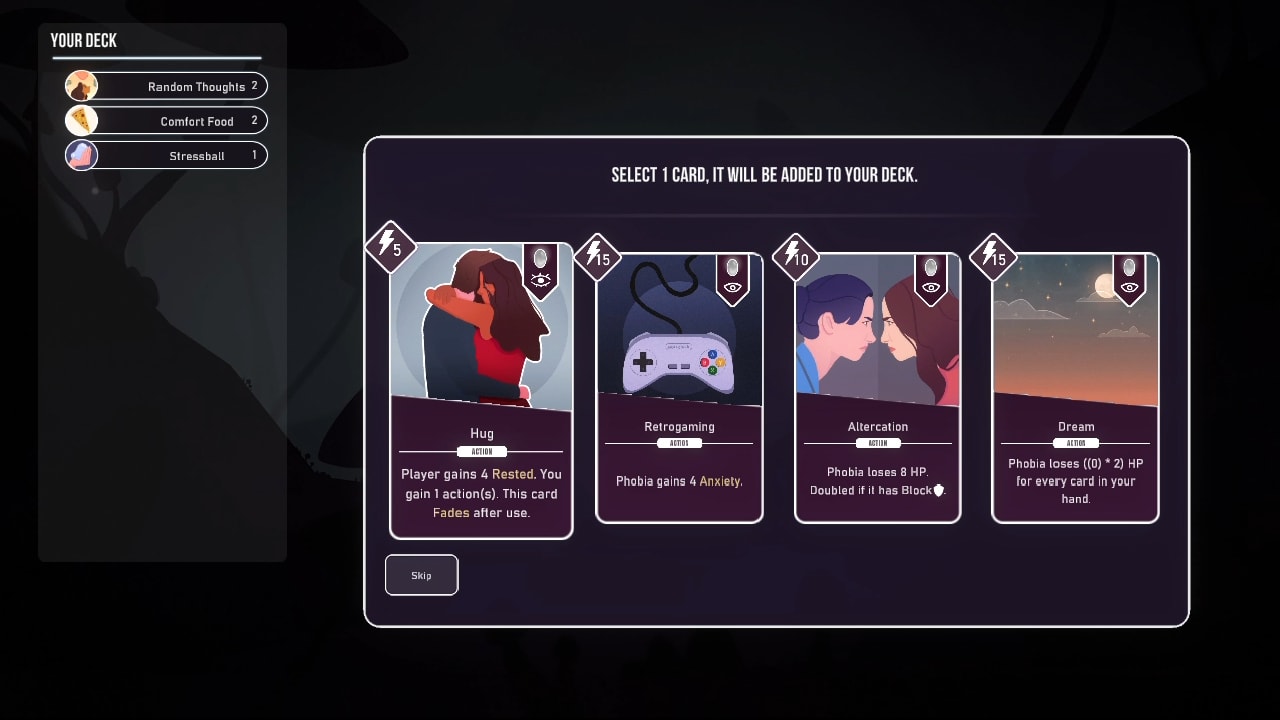Click the lightning cost icon on the Hug card
The width and height of the screenshot is (1280, 720).
point(390,243)
